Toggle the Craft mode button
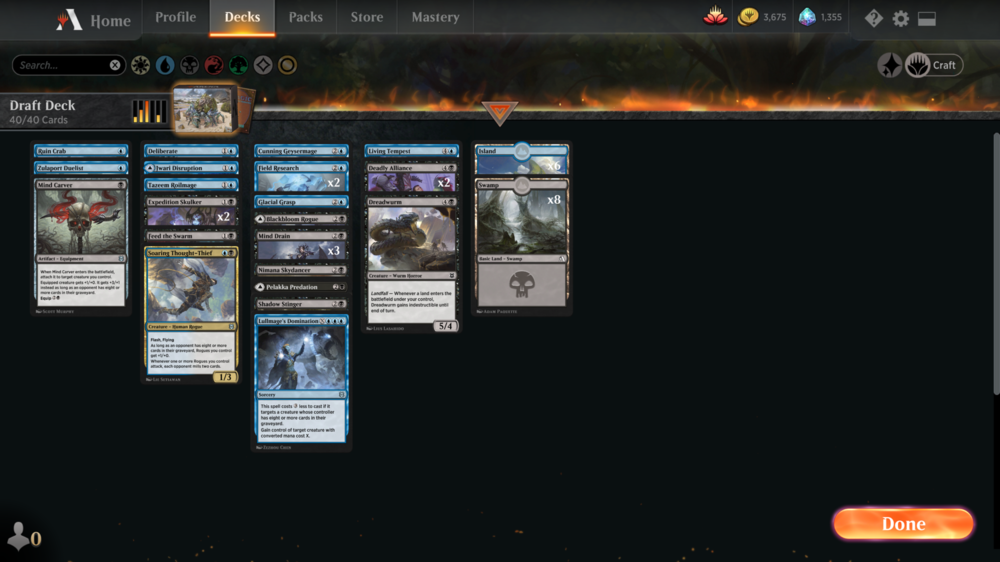The height and width of the screenshot is (562, 1000). point(933,65)
